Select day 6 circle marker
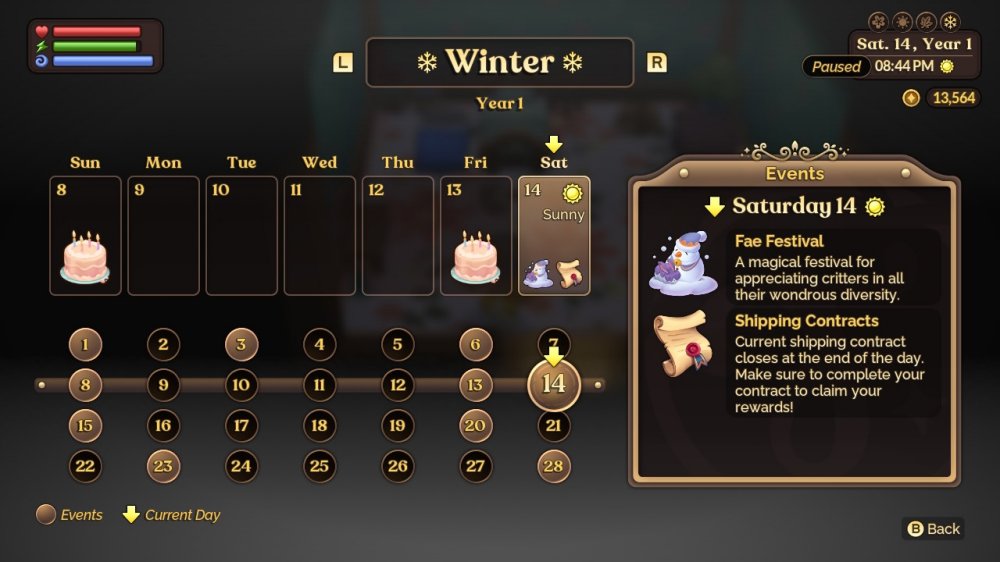 (475, 346)
